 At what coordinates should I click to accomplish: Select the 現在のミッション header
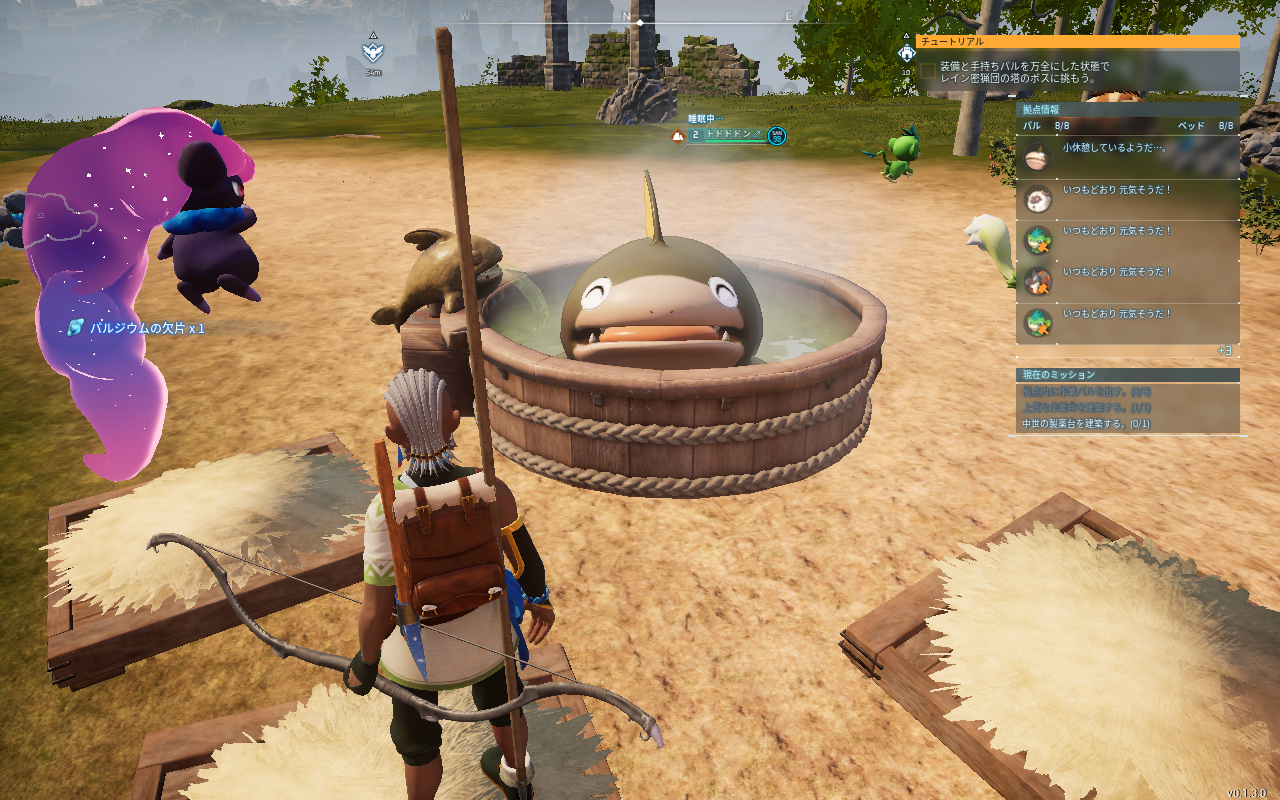pyautogui.click(x=1127, y=375)
